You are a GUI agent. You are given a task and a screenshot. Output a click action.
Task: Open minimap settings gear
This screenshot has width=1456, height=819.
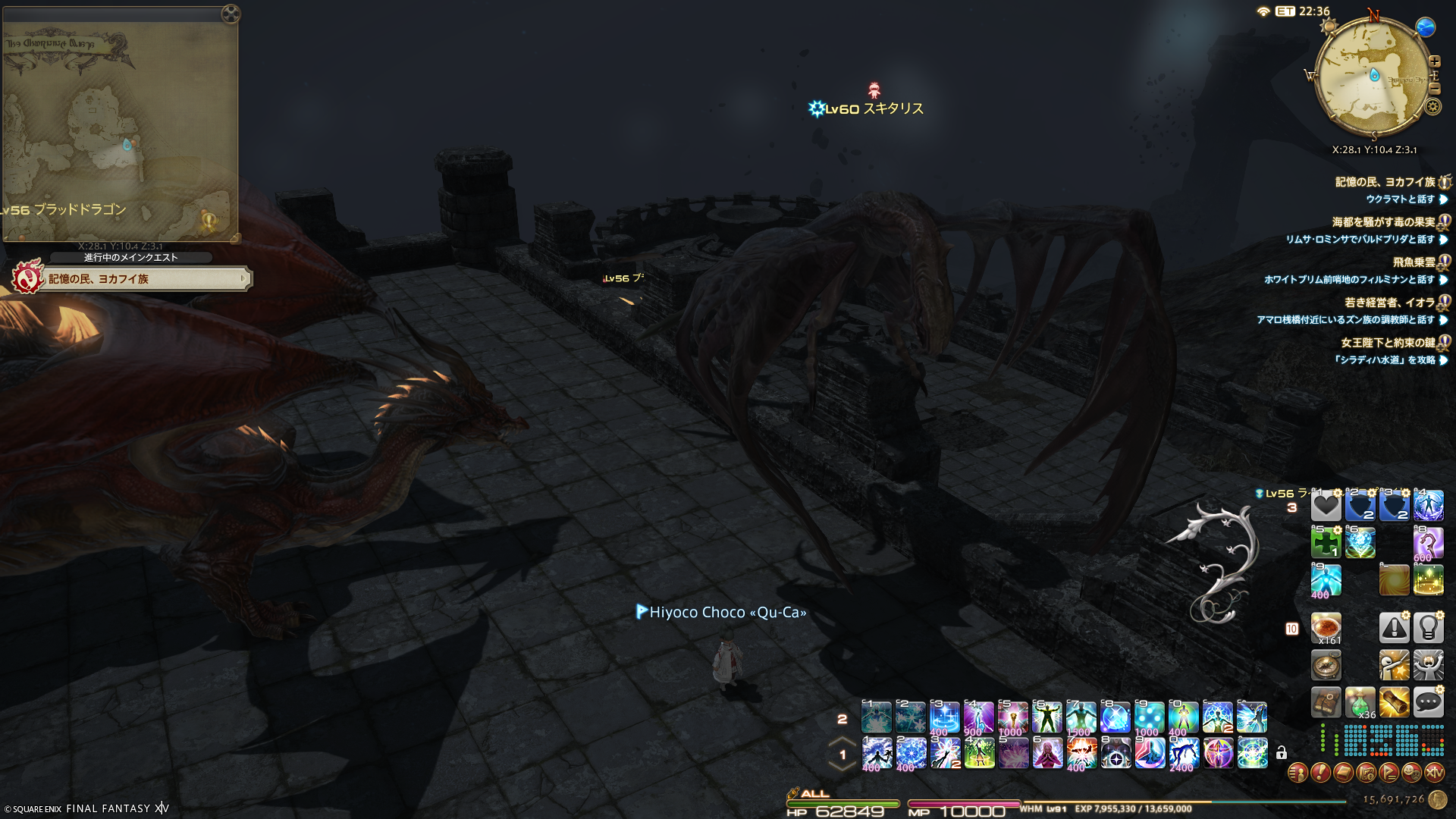[1432, 107]
